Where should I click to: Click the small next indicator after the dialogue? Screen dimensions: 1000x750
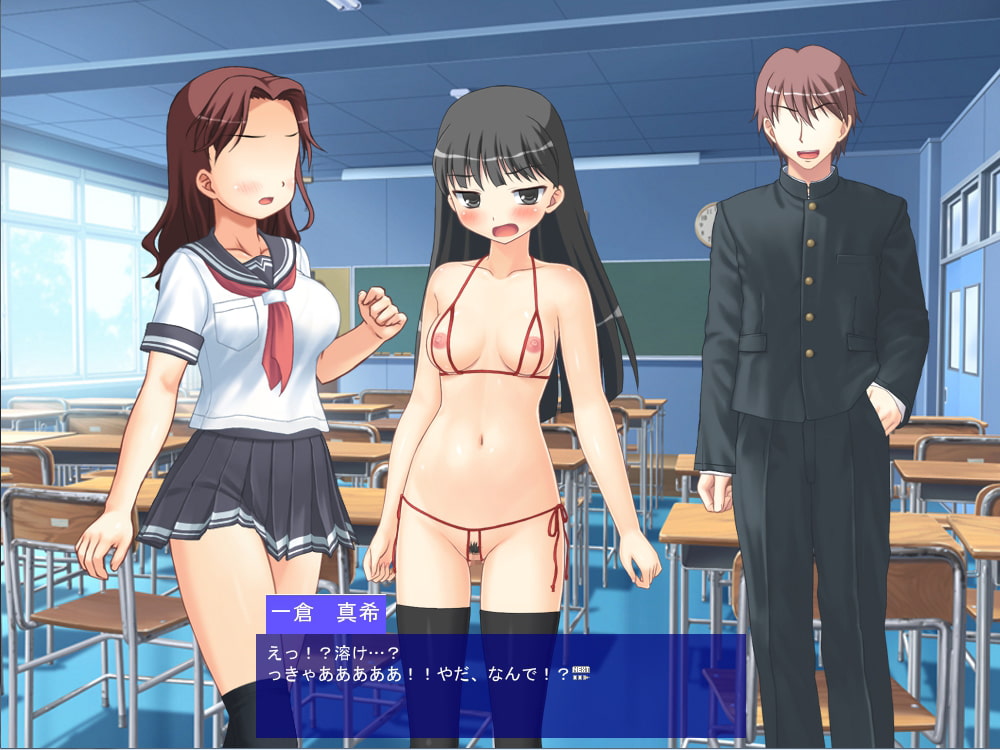tap(582, 672)
